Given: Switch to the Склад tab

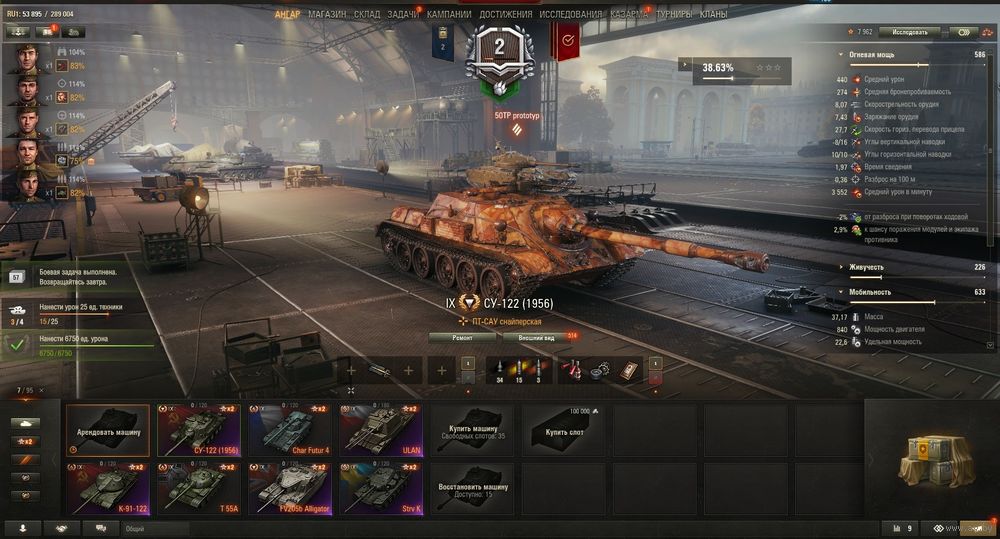Looking at the screenshot, I should [x=366, y=15].
